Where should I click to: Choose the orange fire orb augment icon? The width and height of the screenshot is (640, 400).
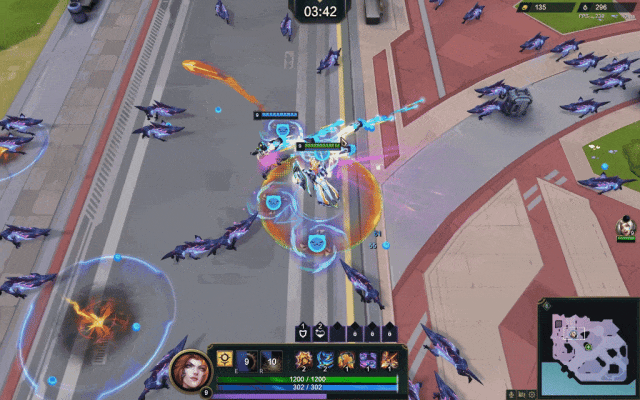click(x=346, y=359)
